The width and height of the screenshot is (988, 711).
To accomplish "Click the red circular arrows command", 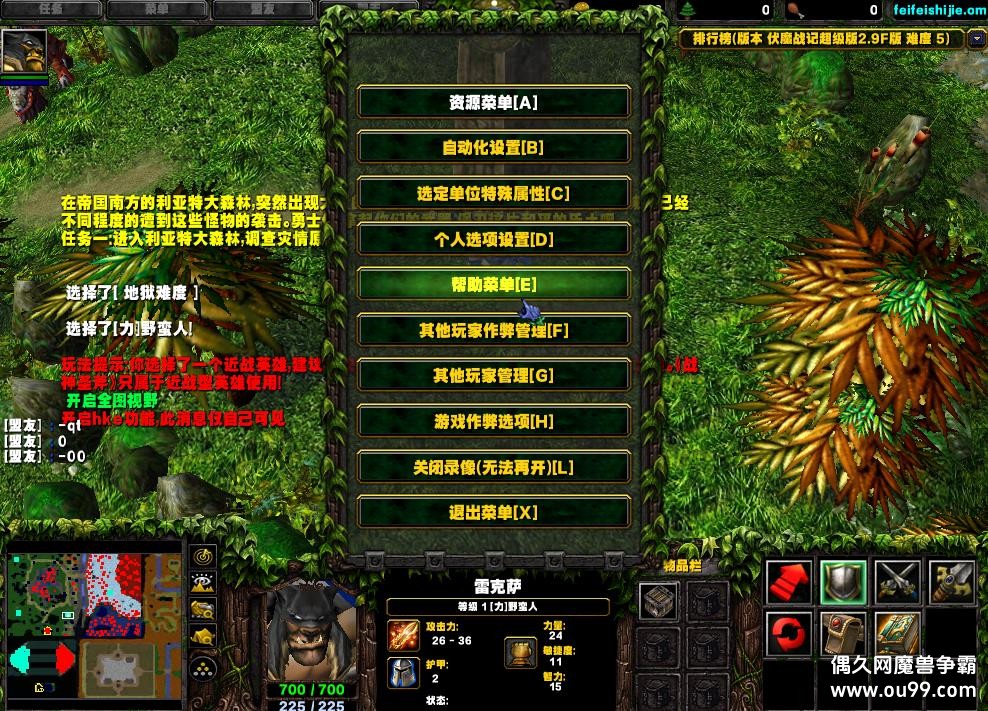I will (x=790, y=635).
